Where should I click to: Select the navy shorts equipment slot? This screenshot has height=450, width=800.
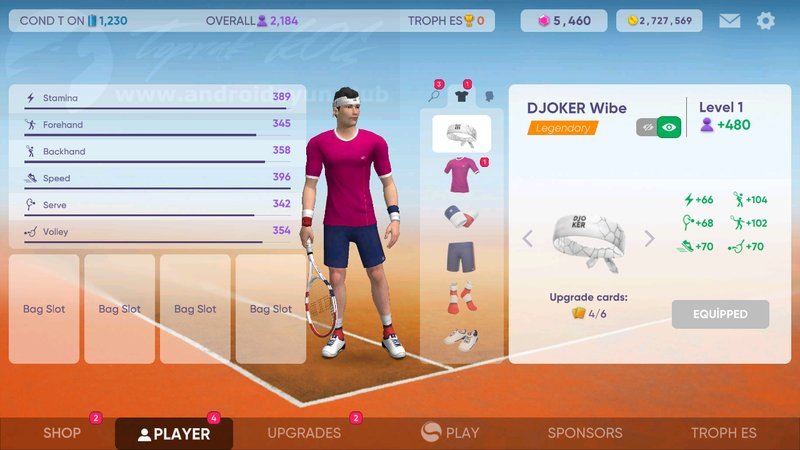(x=461, y=257)
